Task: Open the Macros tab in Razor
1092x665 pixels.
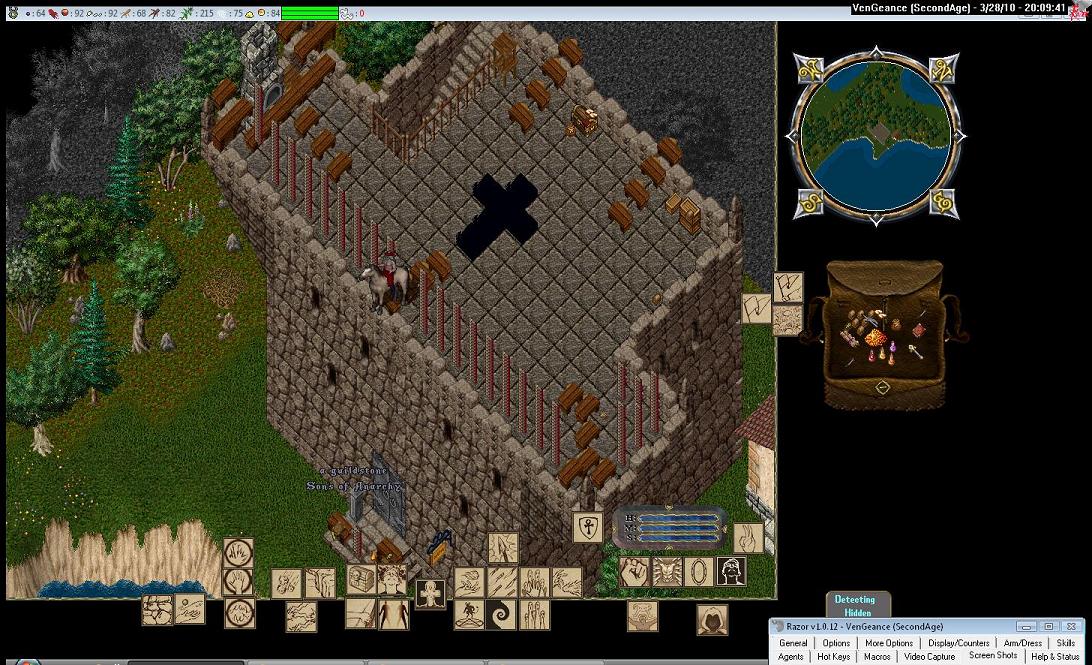Action: [x=877, y=657]
